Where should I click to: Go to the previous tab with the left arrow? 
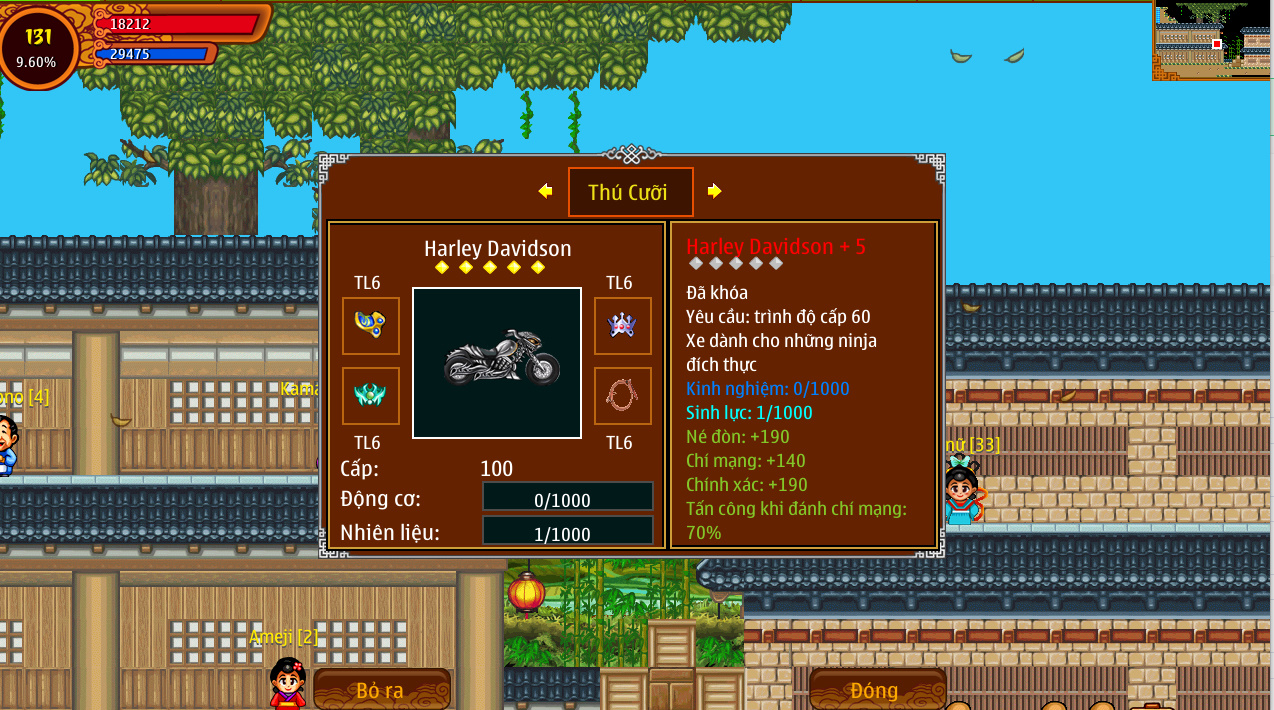tap(545, 191)
